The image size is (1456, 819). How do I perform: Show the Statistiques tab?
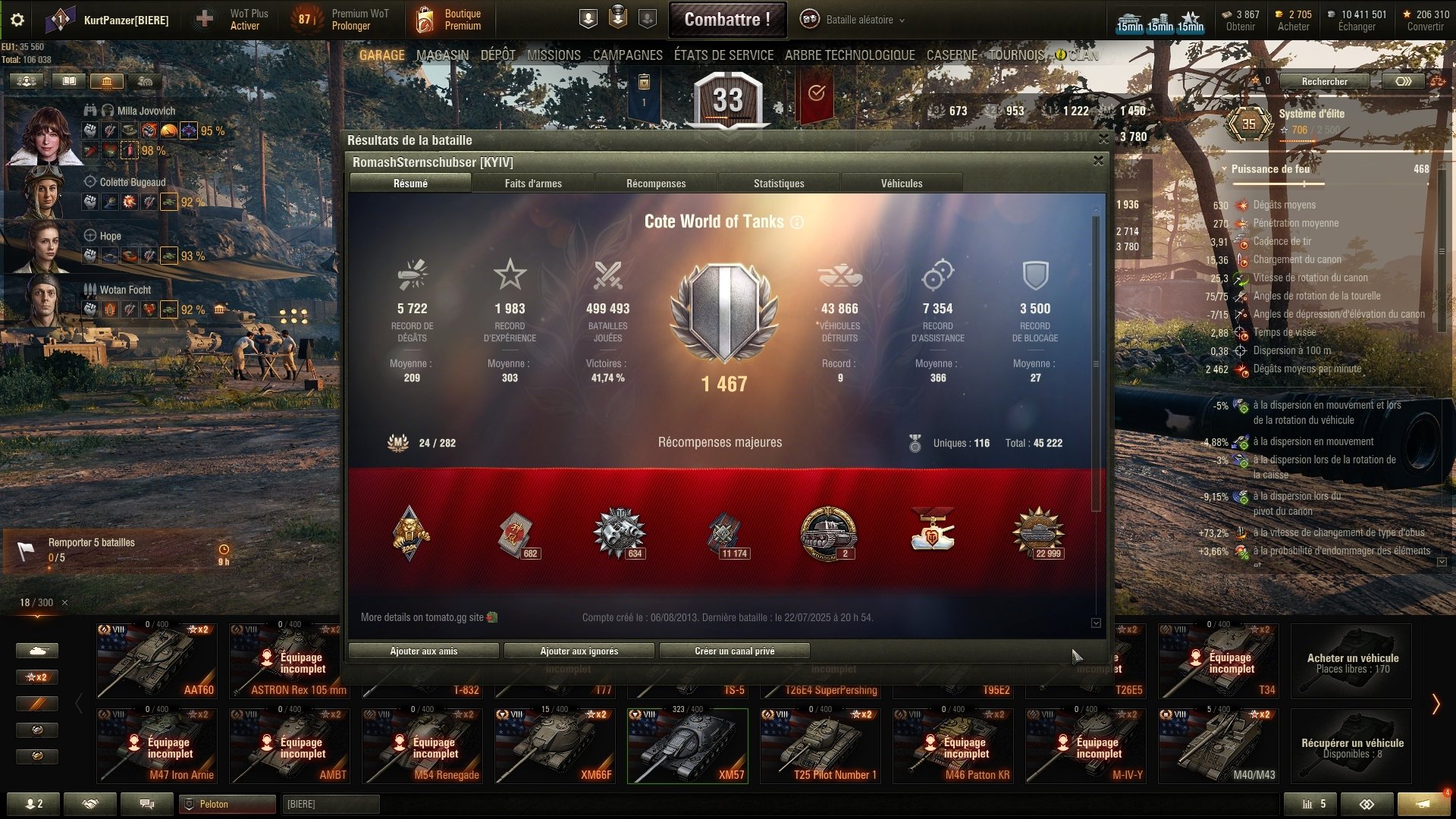[779, 184]
